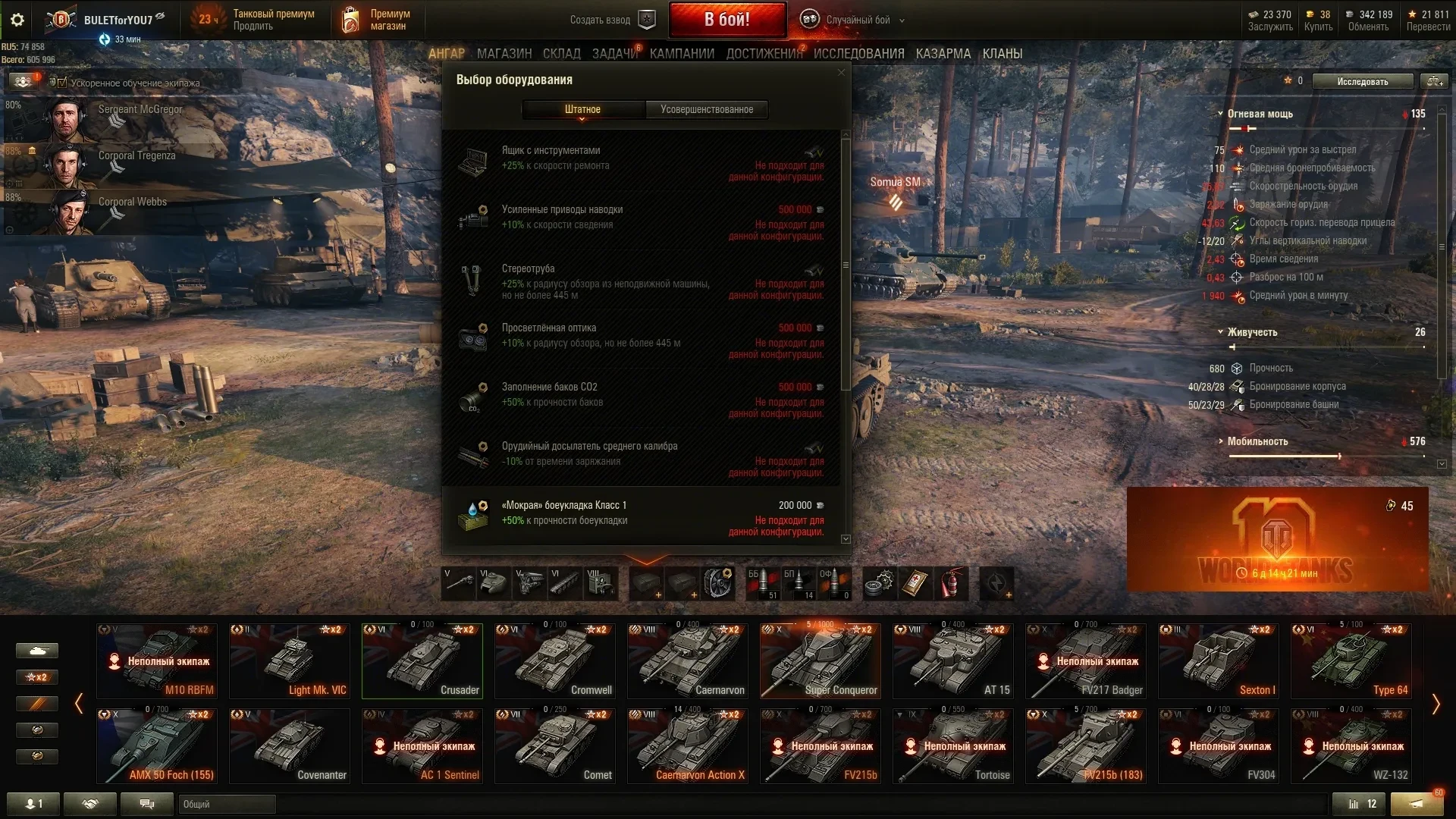
Task: Open the МАГАЗИН menu tab
Action: tap(504, 54)
